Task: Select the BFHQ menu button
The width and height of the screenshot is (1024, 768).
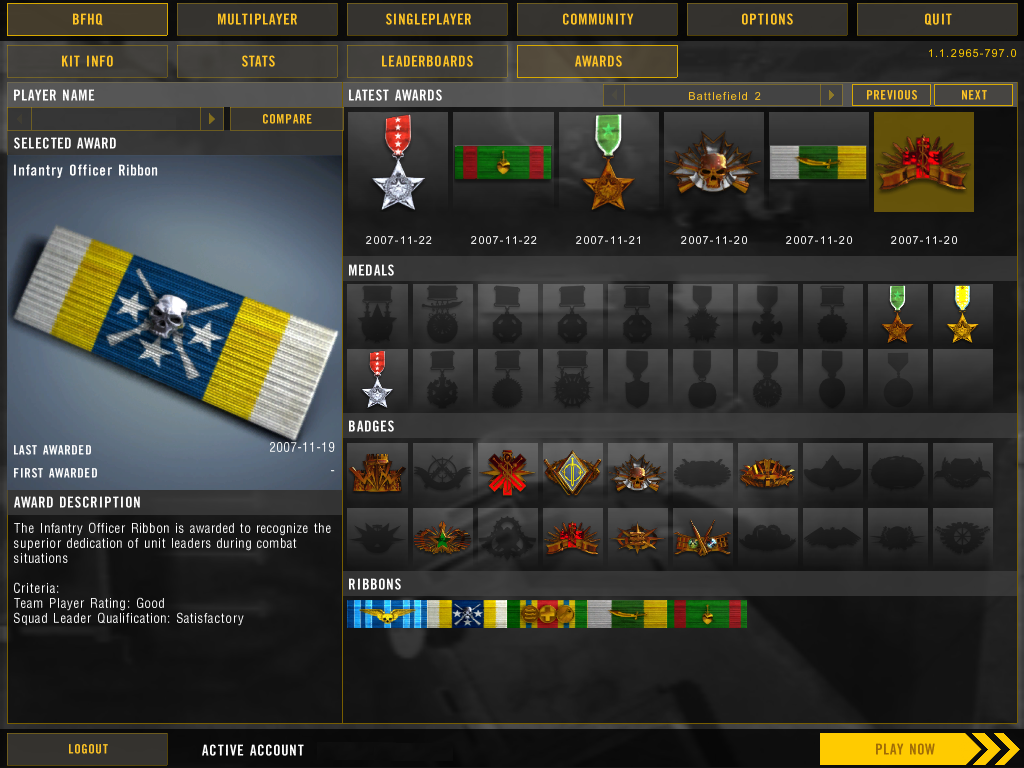Action: pos(87,19)
